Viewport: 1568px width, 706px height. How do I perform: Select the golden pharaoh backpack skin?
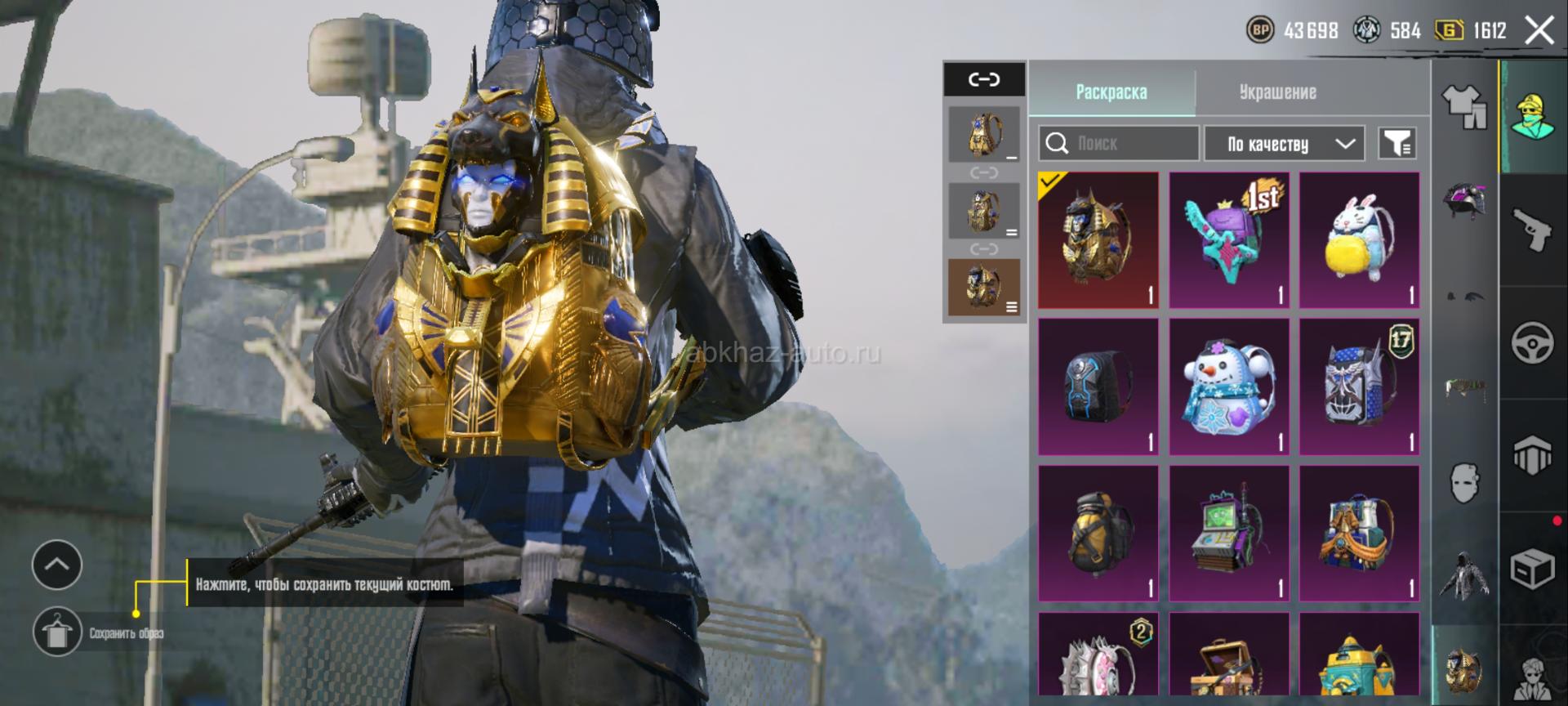(x=1098, y=240)
